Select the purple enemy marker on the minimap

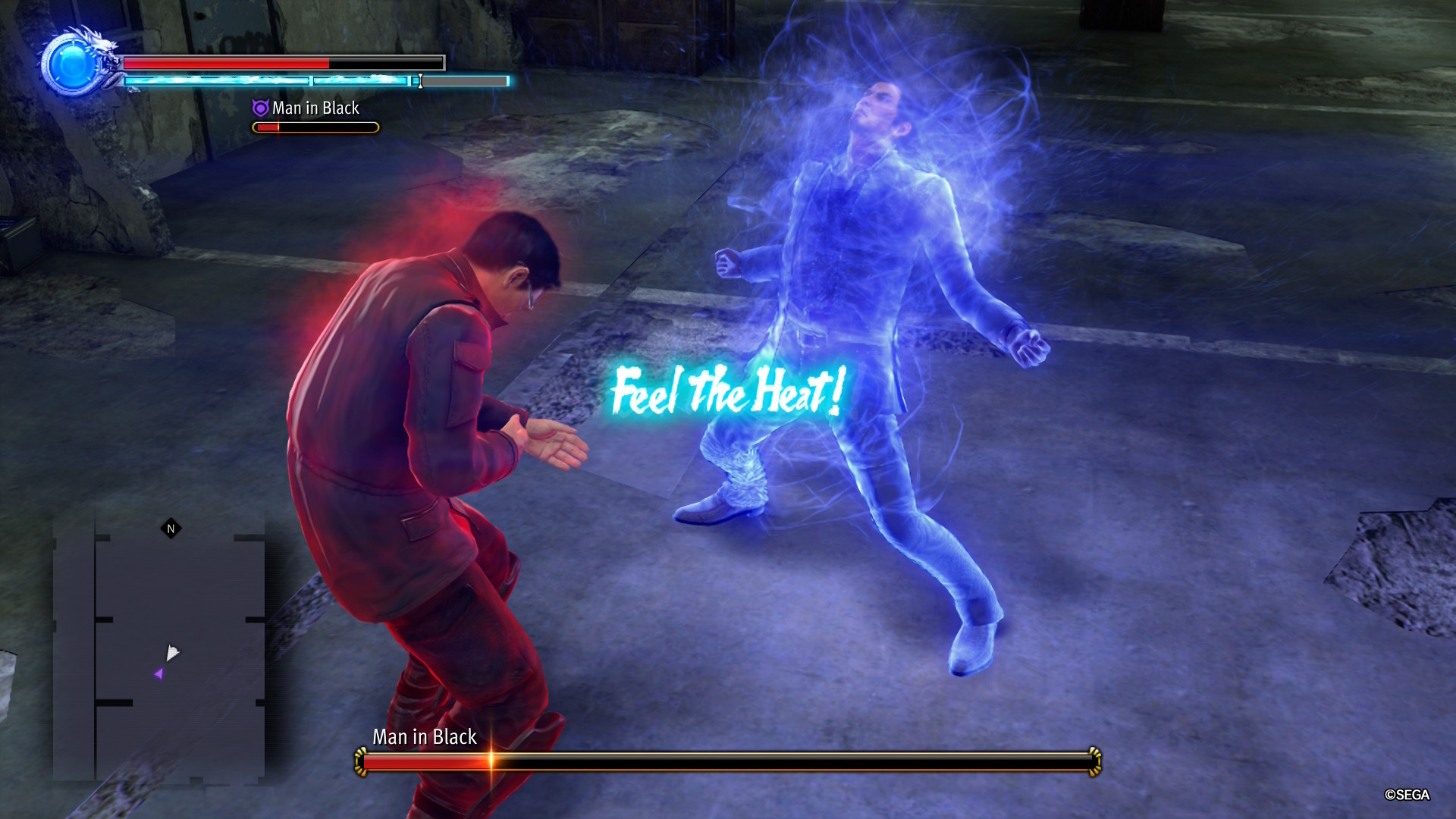point(158,673)
